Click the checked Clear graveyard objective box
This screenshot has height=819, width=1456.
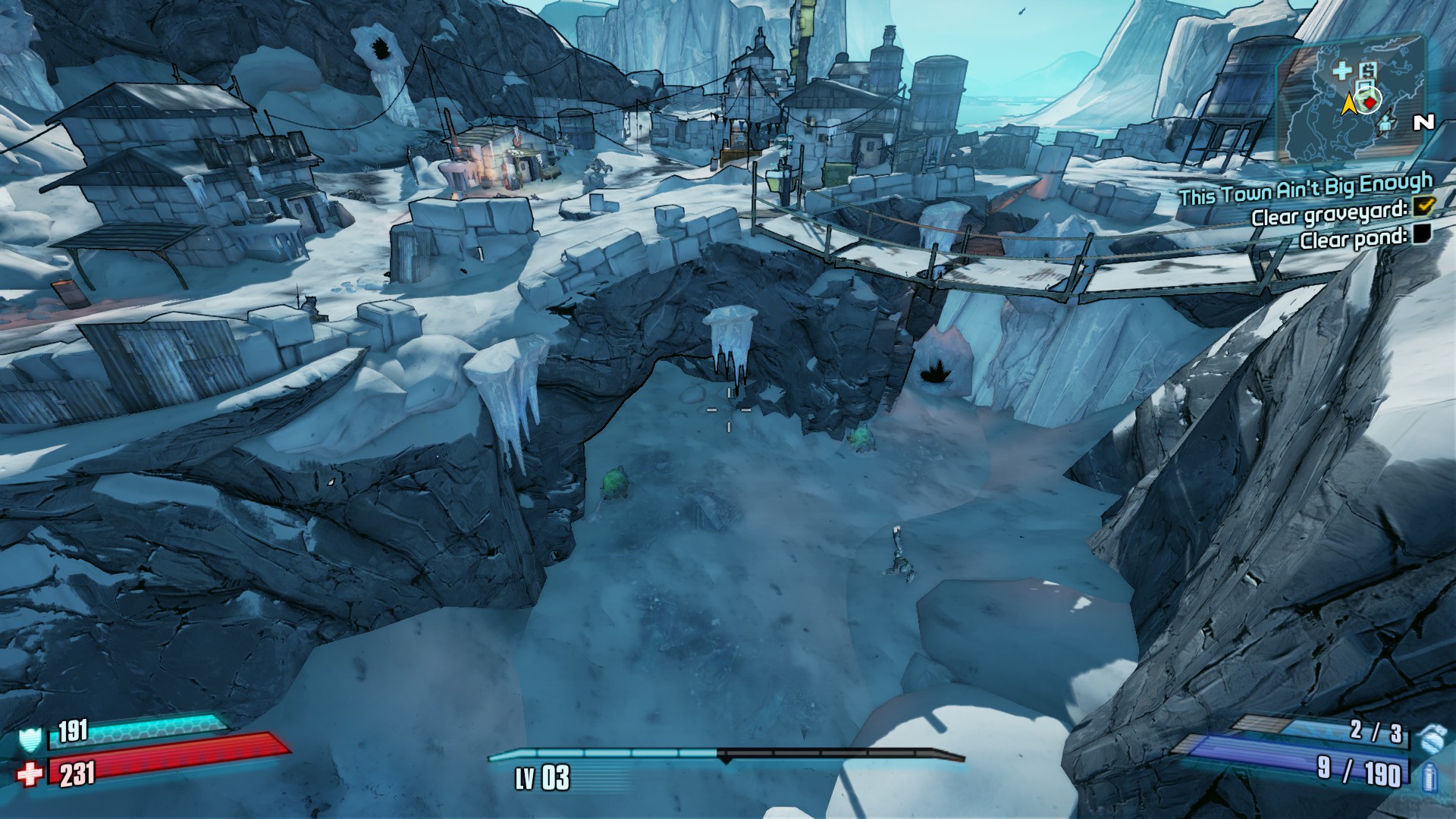1423,205
